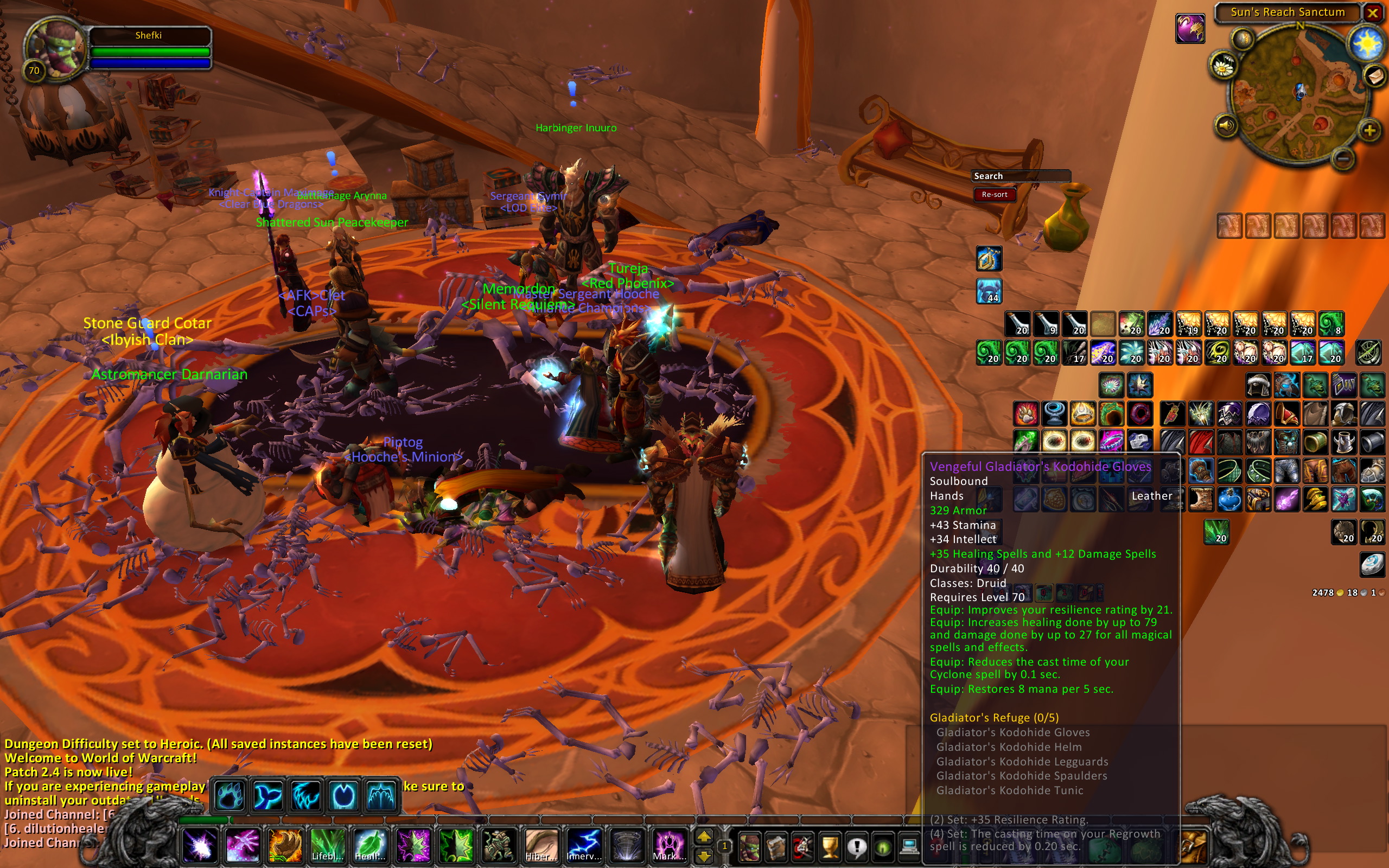
Task: Click the action bar page up arrow
Action: [x=704, y=837]
